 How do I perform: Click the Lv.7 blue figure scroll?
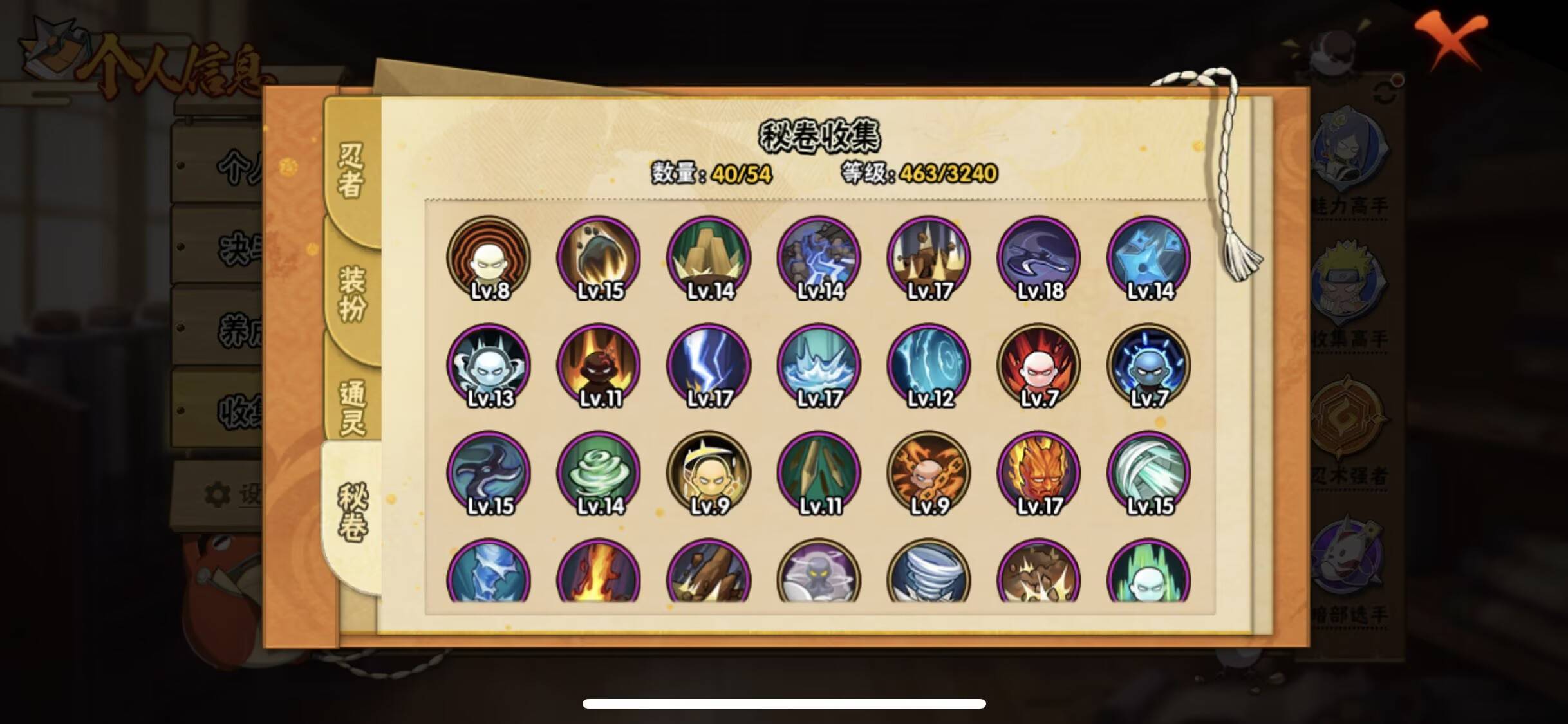pyautogui.click(x=1148, y=365)
